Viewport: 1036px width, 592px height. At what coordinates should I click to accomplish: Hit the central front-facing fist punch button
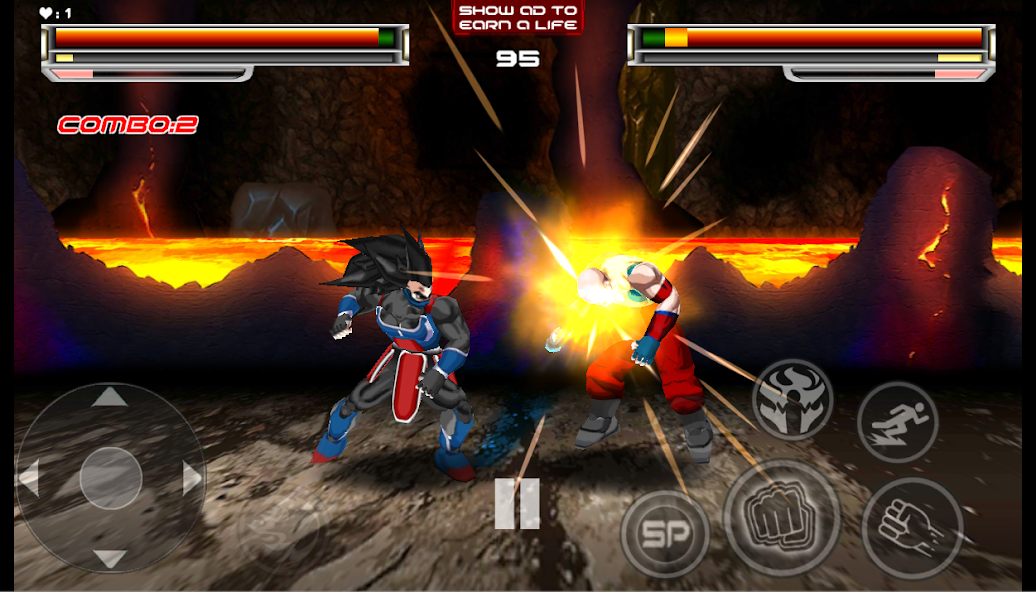tap(781, 518)
